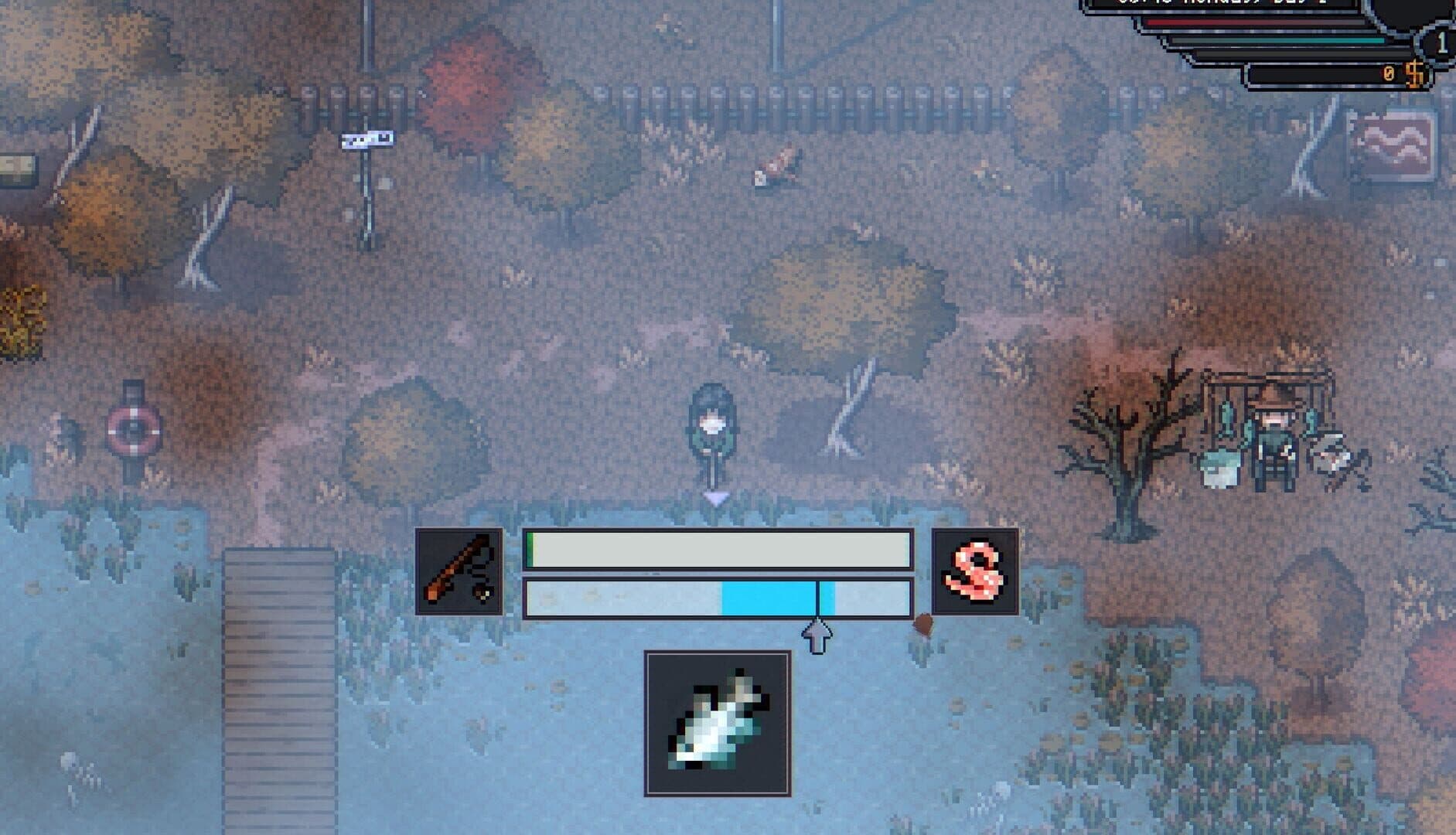Screen dimensions: 1456x835
Task: Click the worm bait icon
Action: [x=977, y=571]
